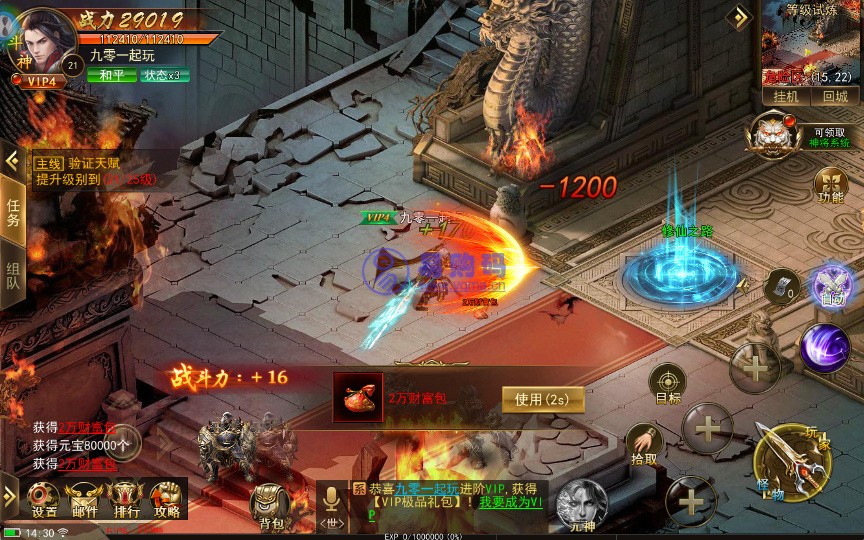Toggle 挂机 auto-battle mode

(x=786, y=97)
